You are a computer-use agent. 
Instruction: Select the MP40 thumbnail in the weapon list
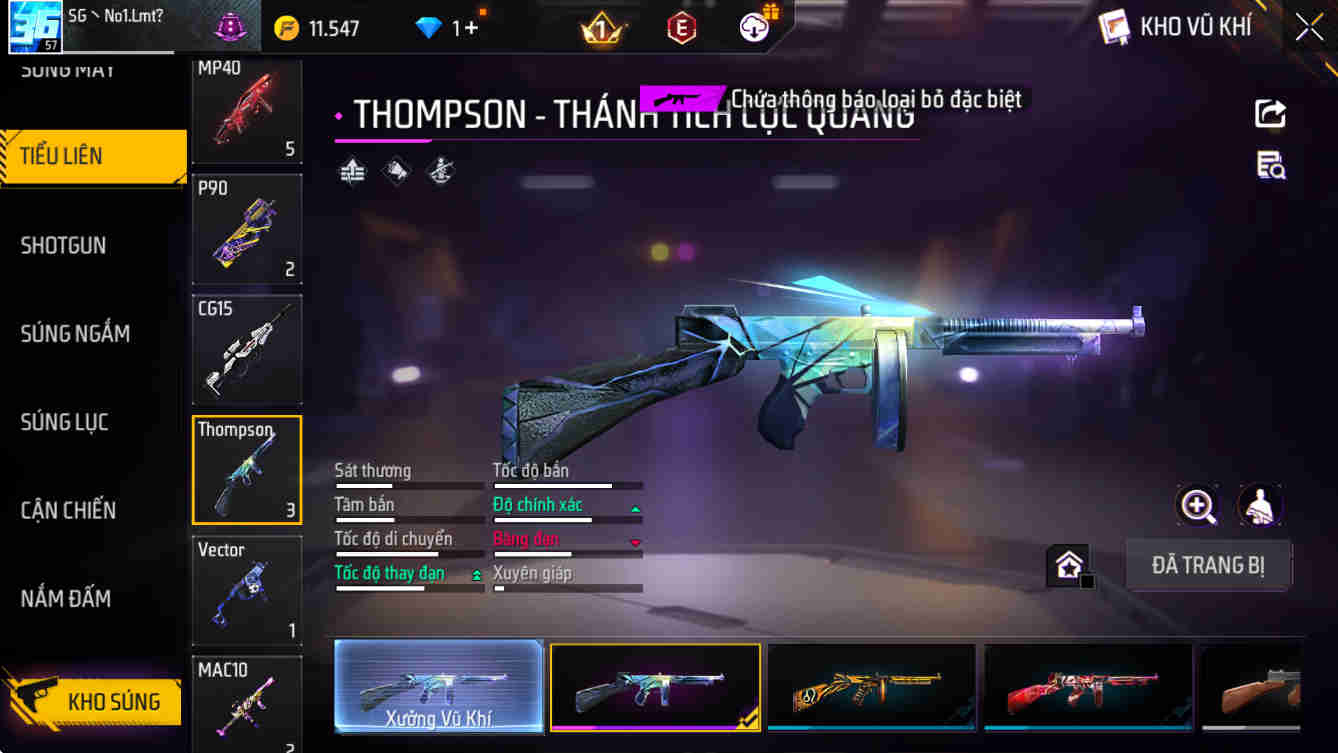(246, 111)
